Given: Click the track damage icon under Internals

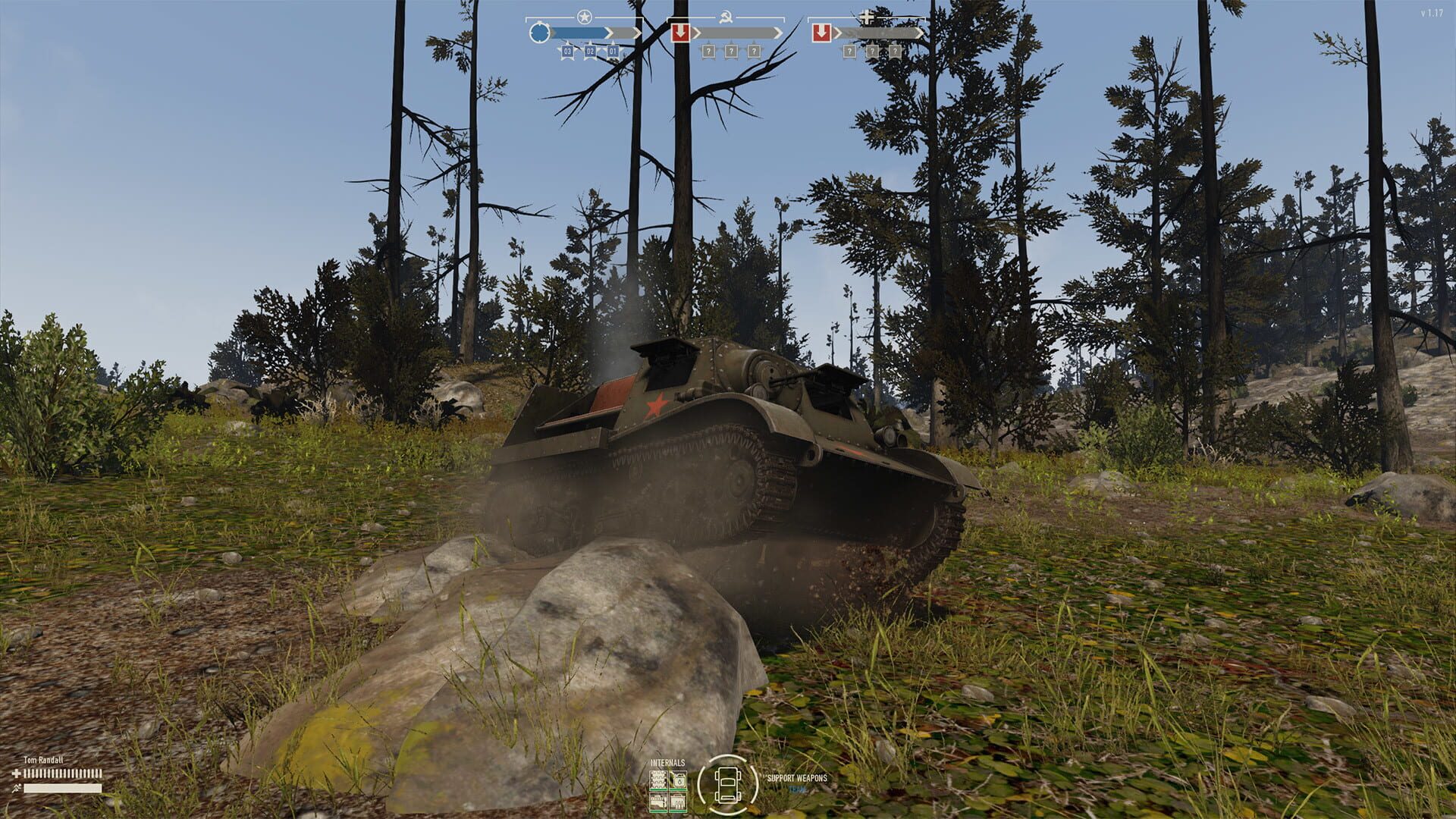Looking at the screenshot, I should tap(658, 780).
